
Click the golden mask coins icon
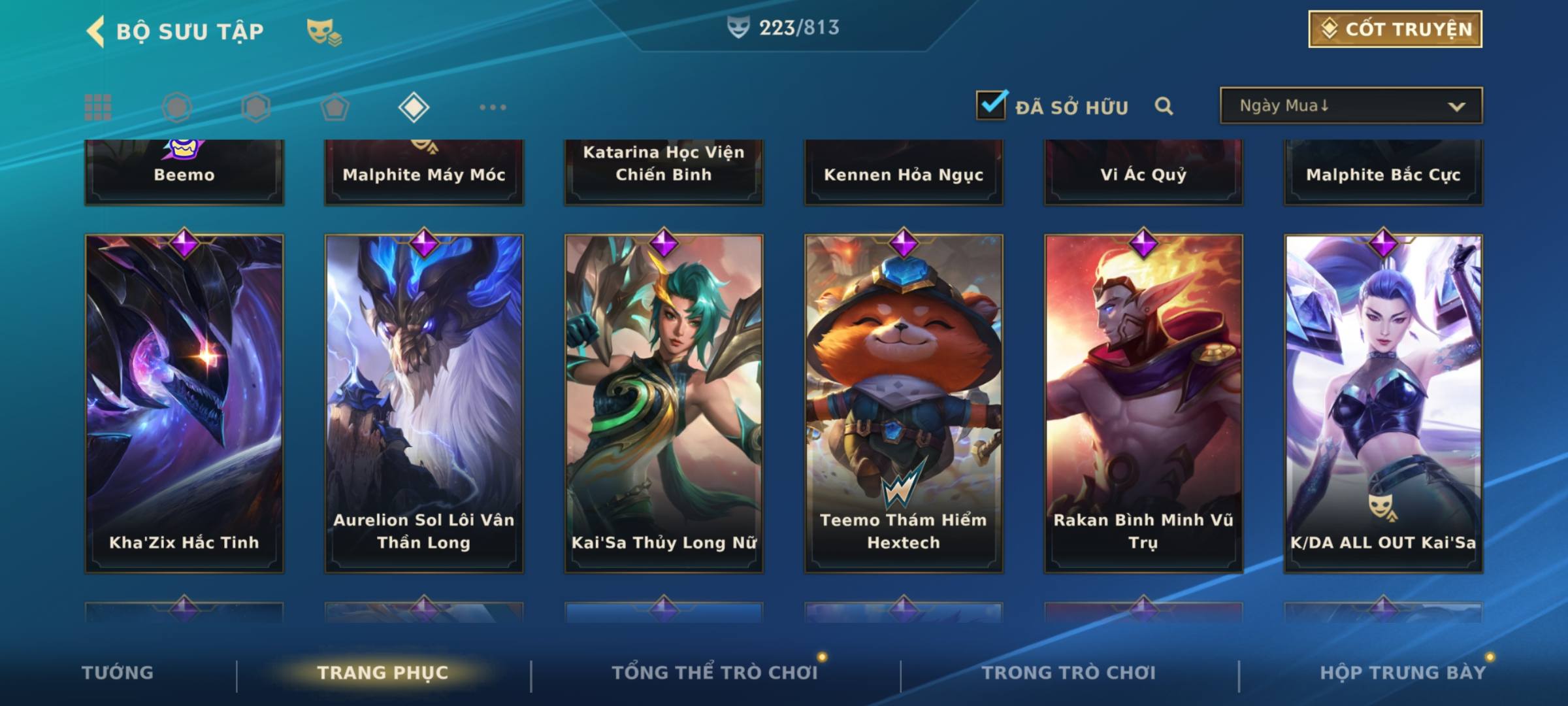click(324, 32)
